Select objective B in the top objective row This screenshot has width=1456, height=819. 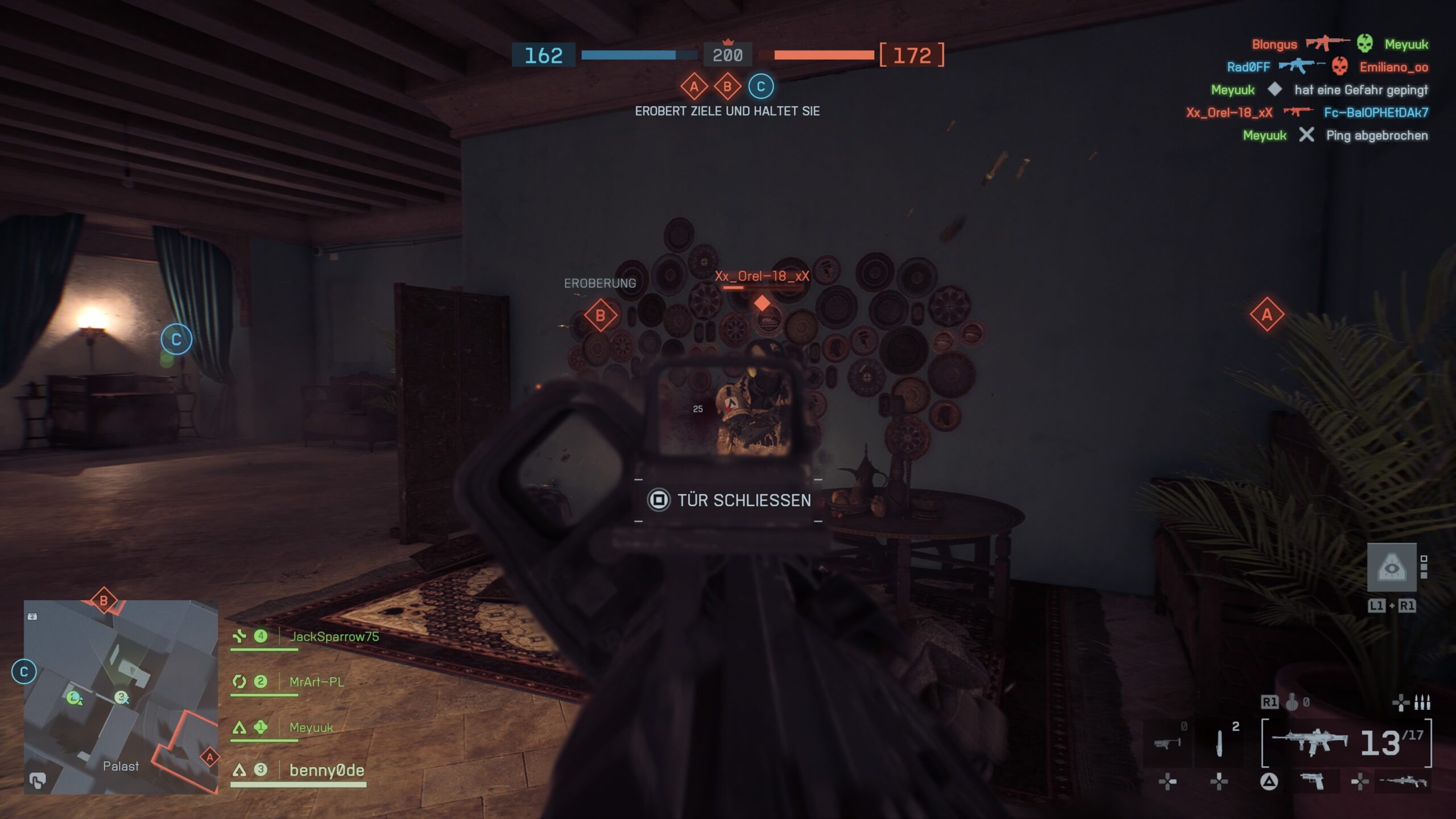coord(727,87)
